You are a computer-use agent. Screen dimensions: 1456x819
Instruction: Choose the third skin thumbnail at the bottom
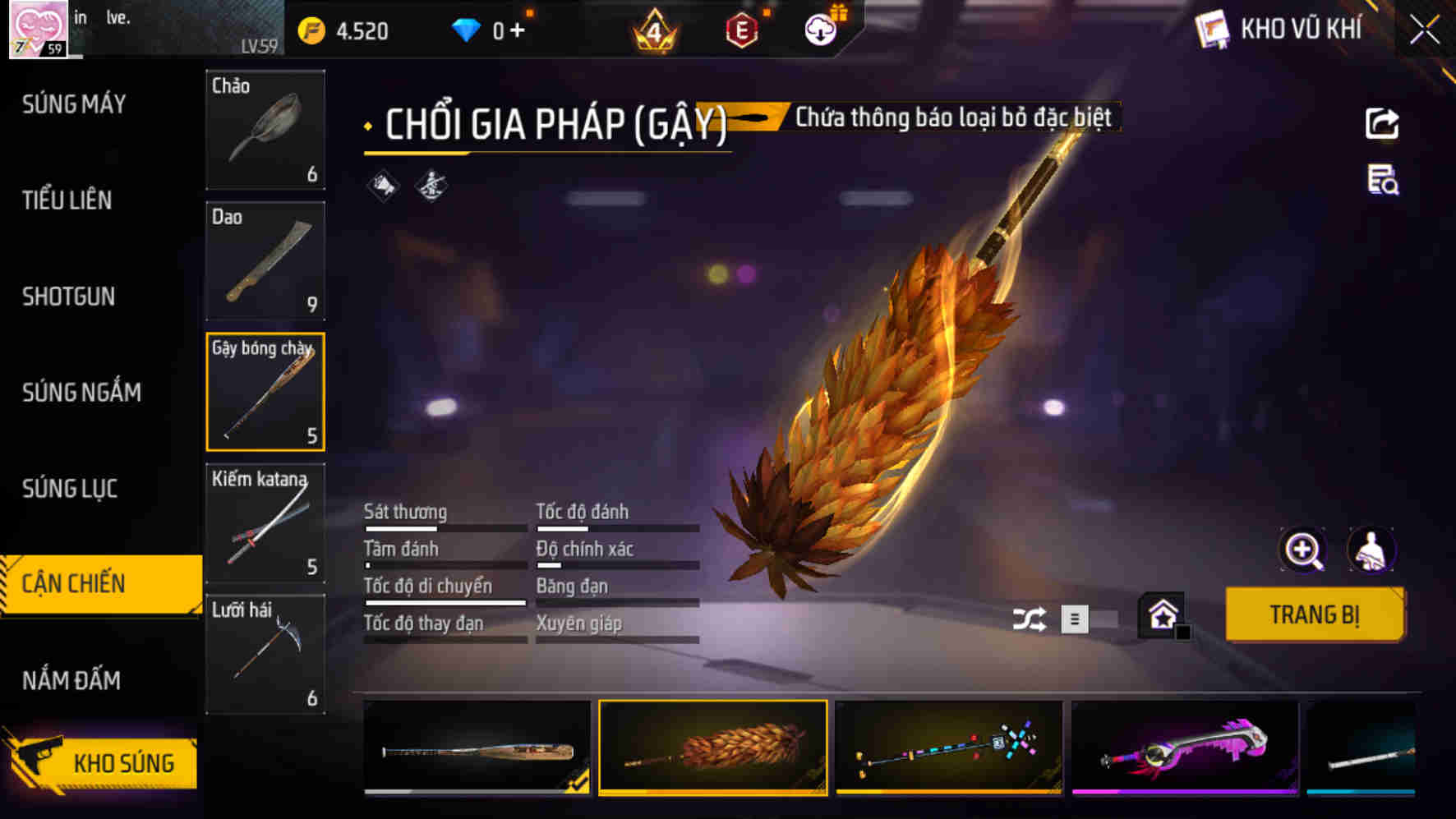point(951,748)
